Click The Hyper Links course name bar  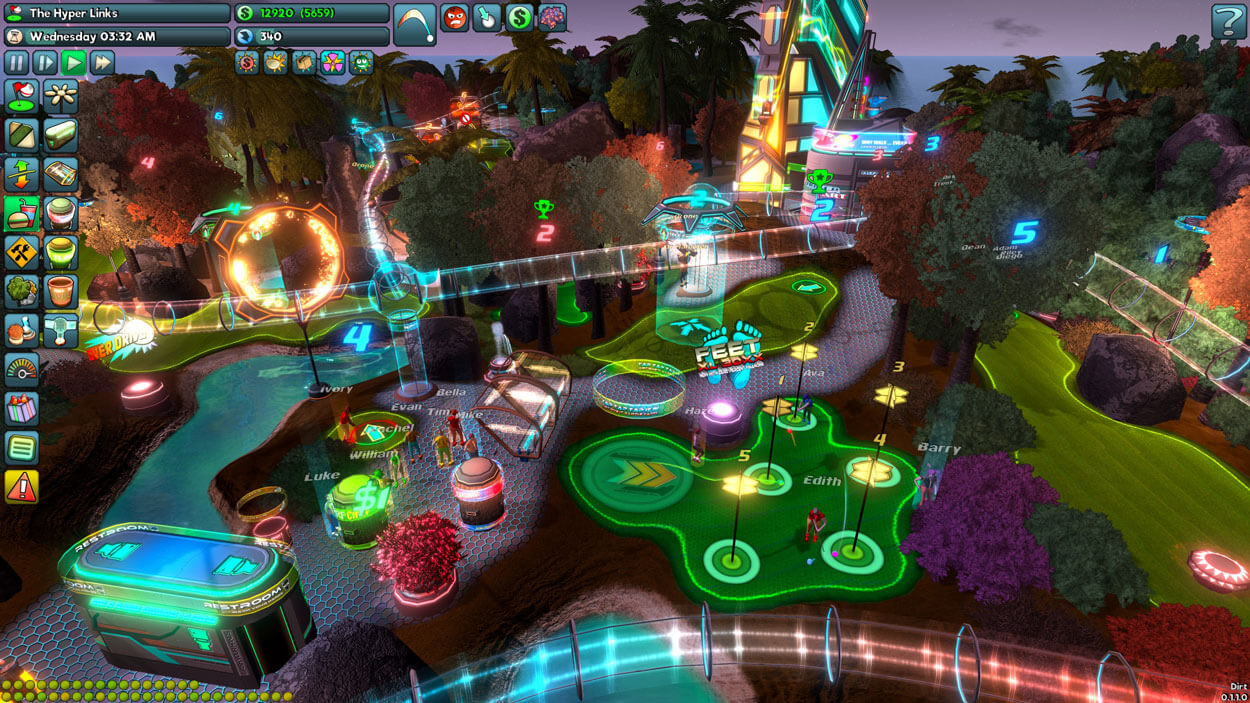point(117,13)
